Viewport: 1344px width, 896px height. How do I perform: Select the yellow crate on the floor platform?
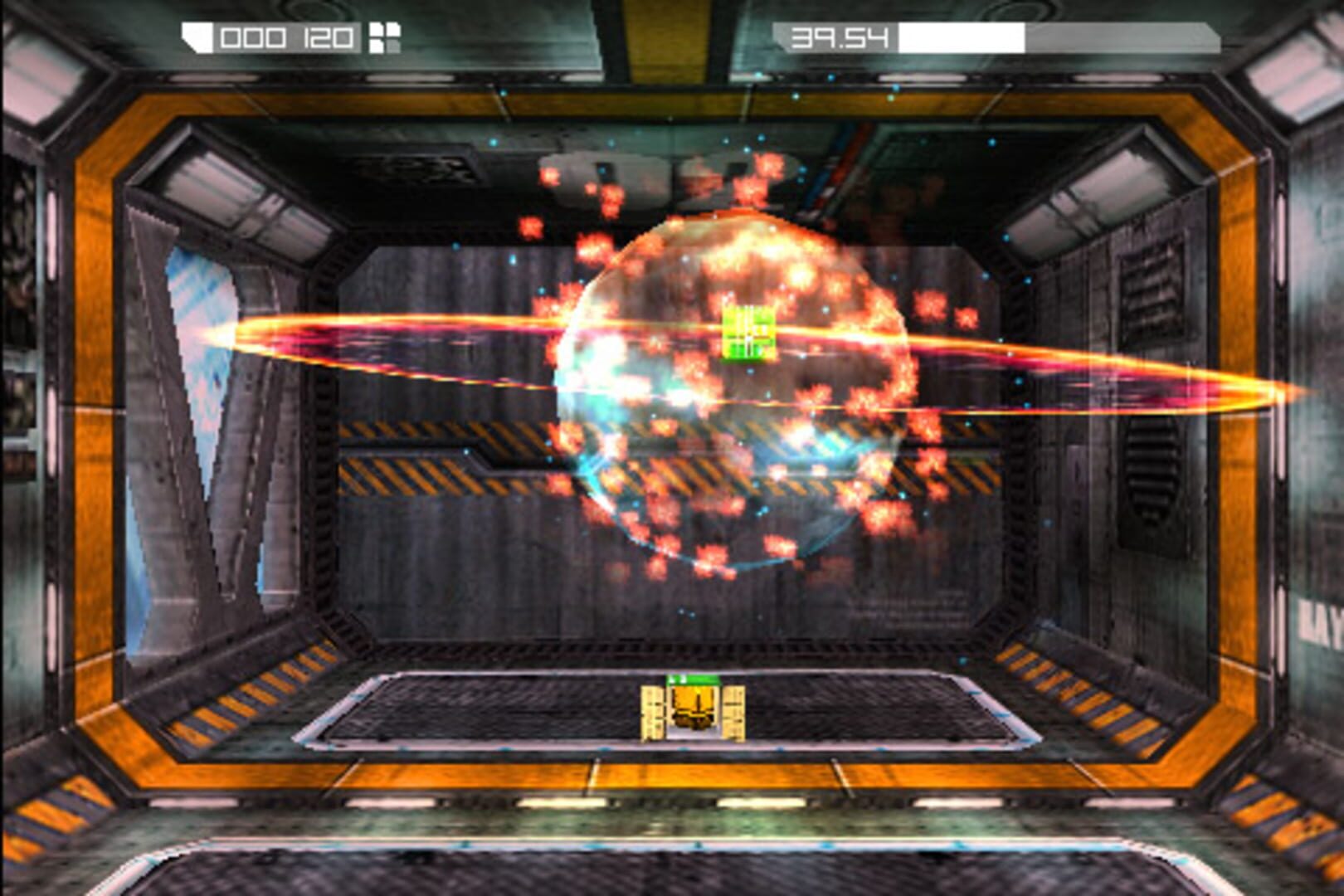694,709
